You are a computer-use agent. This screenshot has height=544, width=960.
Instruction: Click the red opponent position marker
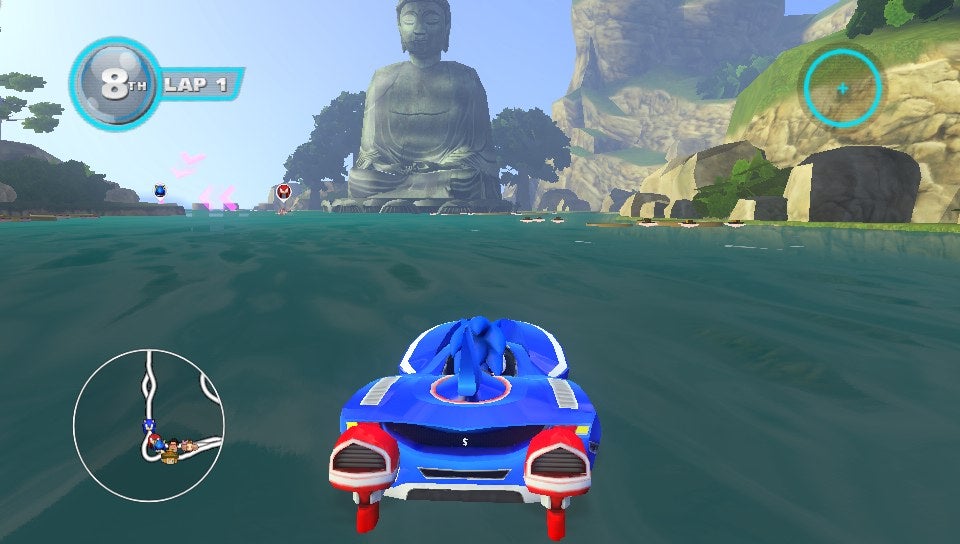tap(283, 192)
